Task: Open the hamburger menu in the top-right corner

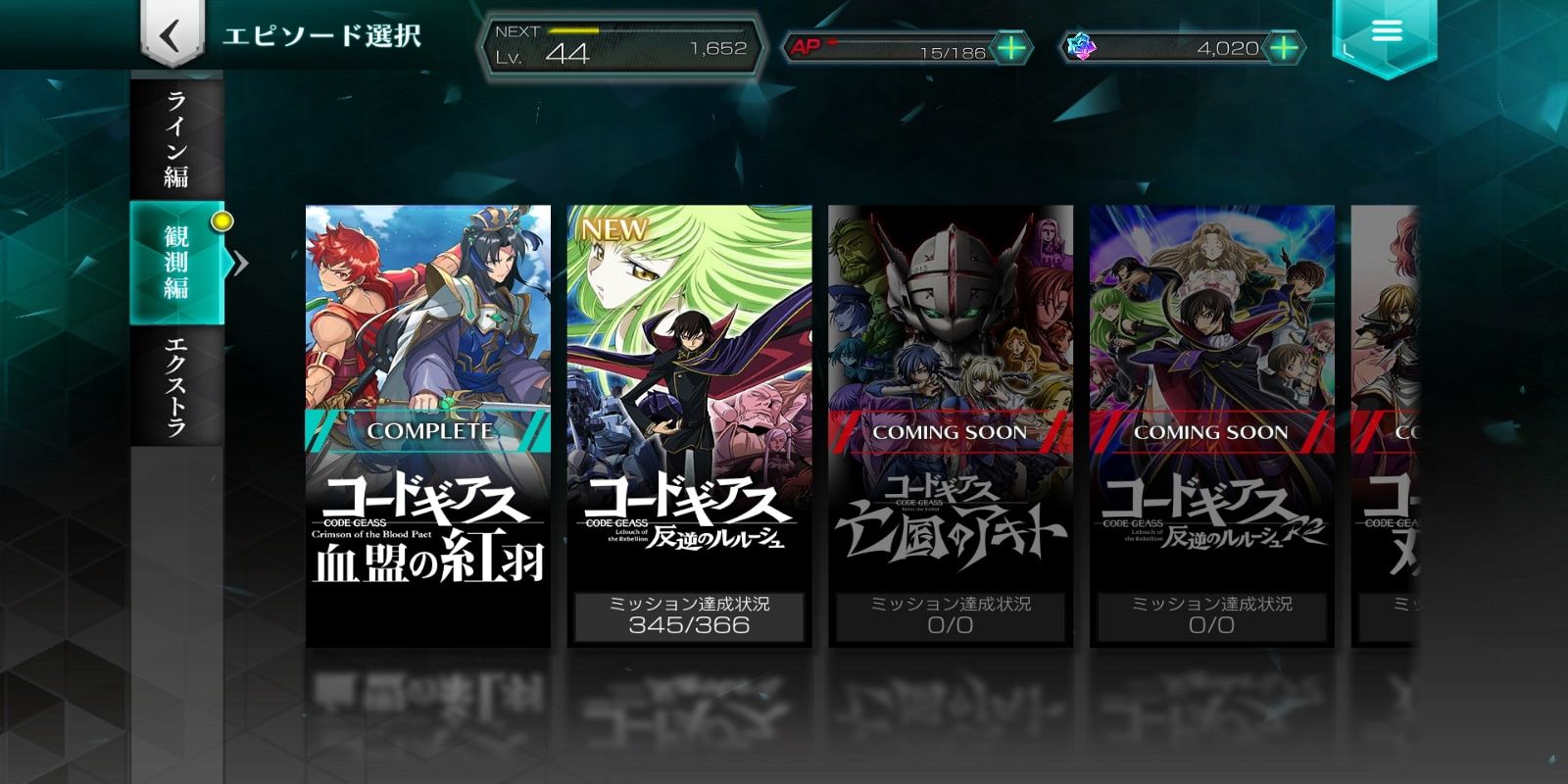Action: [x=1386, y=31]
